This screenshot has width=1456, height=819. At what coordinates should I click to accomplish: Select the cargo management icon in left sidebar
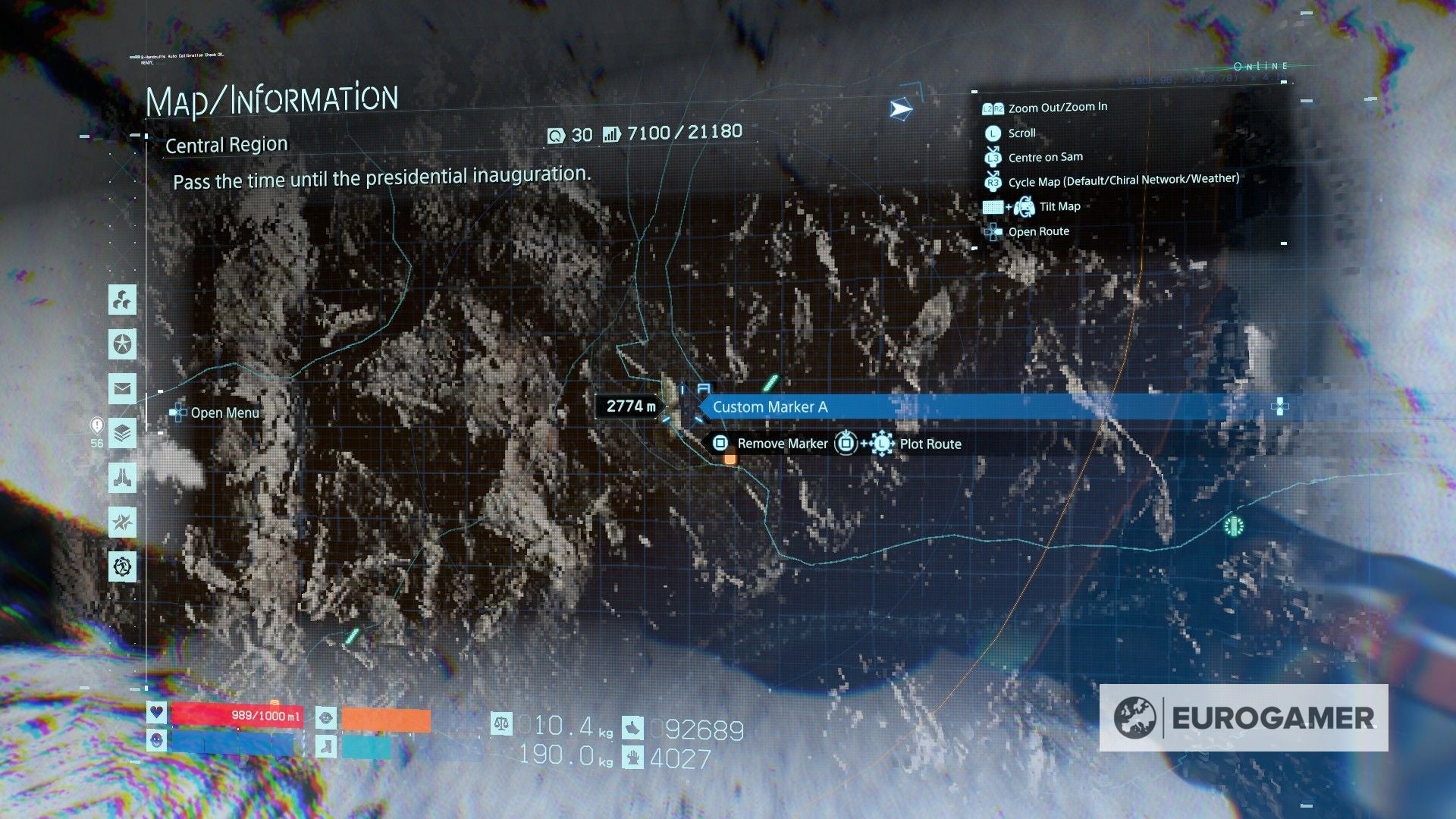pos(123,301)
